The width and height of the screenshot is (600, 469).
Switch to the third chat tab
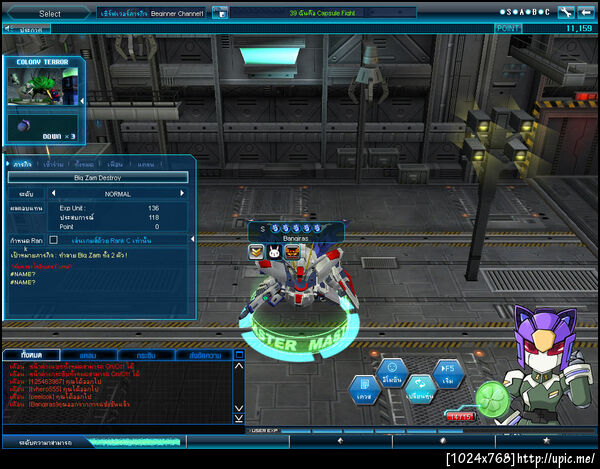pos(146,355)
